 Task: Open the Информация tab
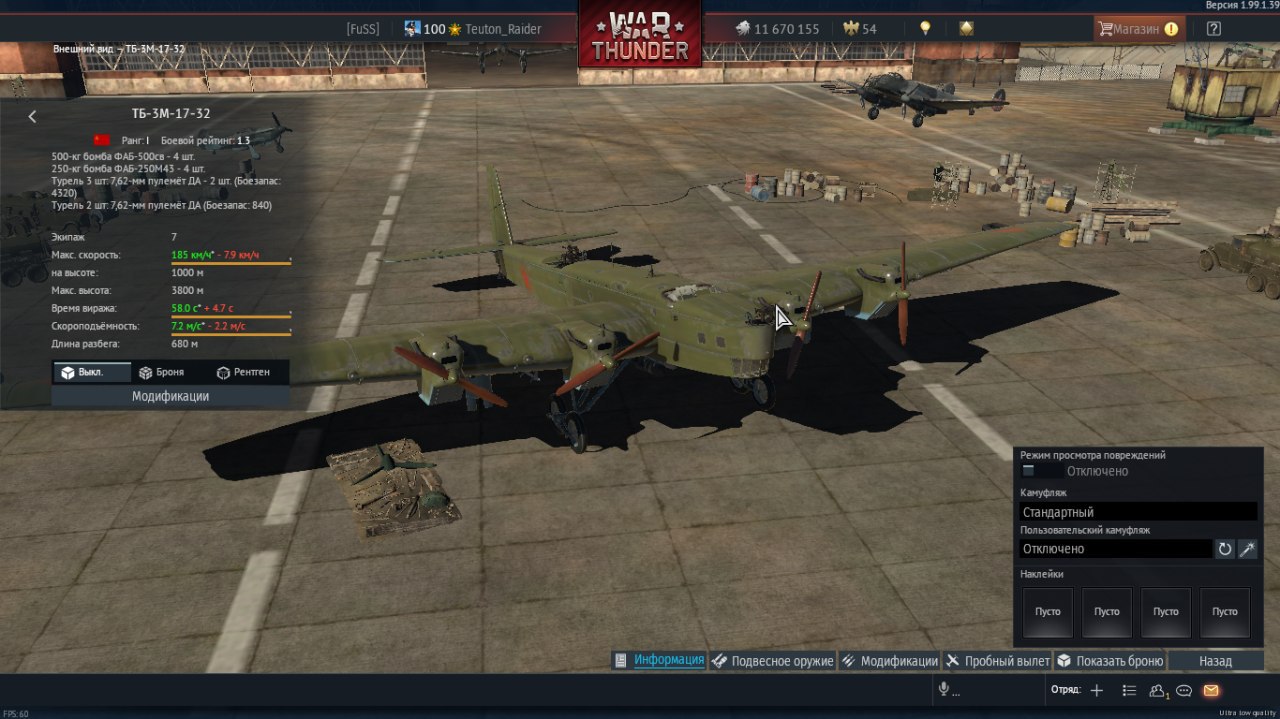[x=660, y=661]
